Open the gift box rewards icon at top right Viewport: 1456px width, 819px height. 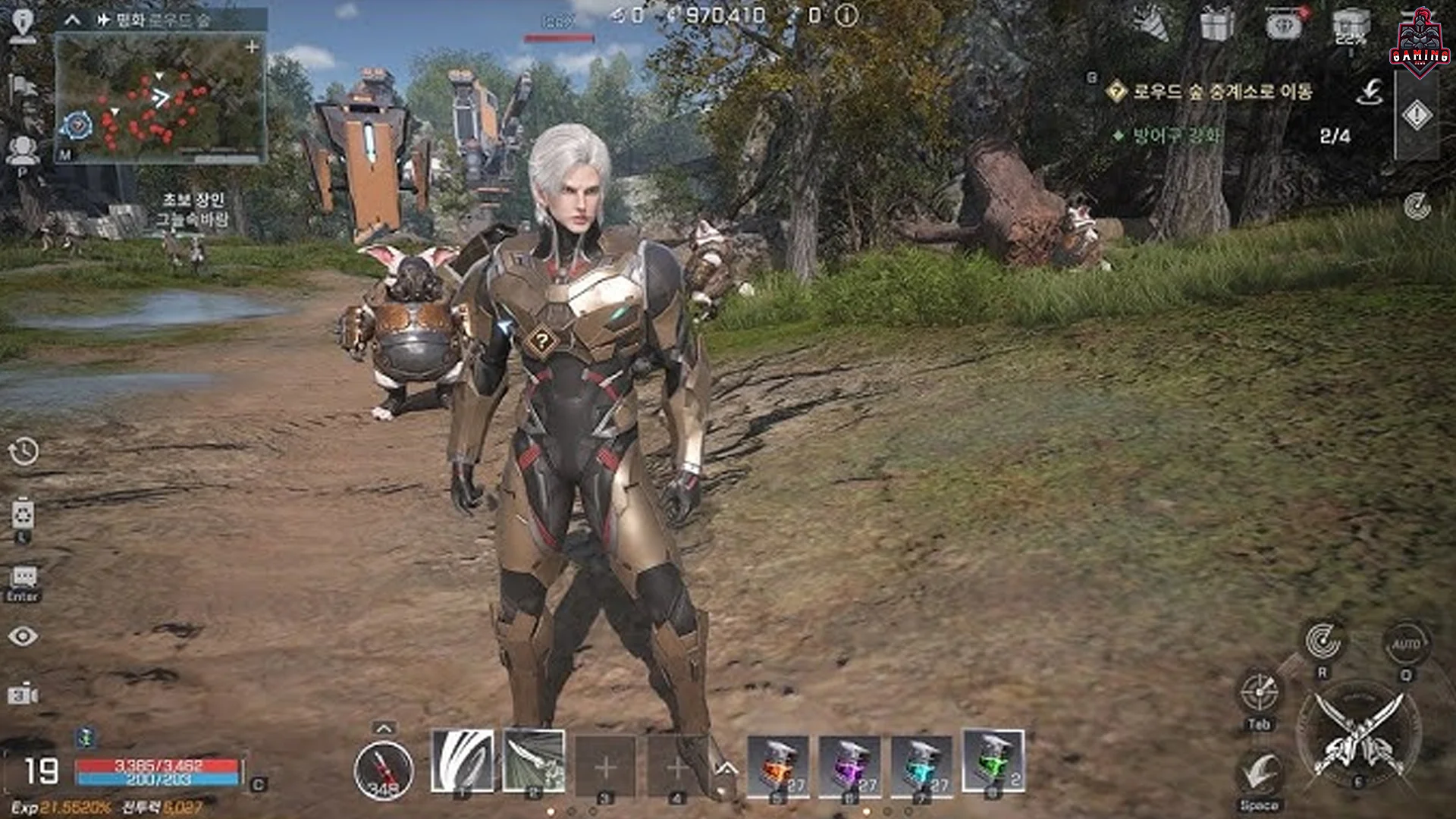(1216, 23)
